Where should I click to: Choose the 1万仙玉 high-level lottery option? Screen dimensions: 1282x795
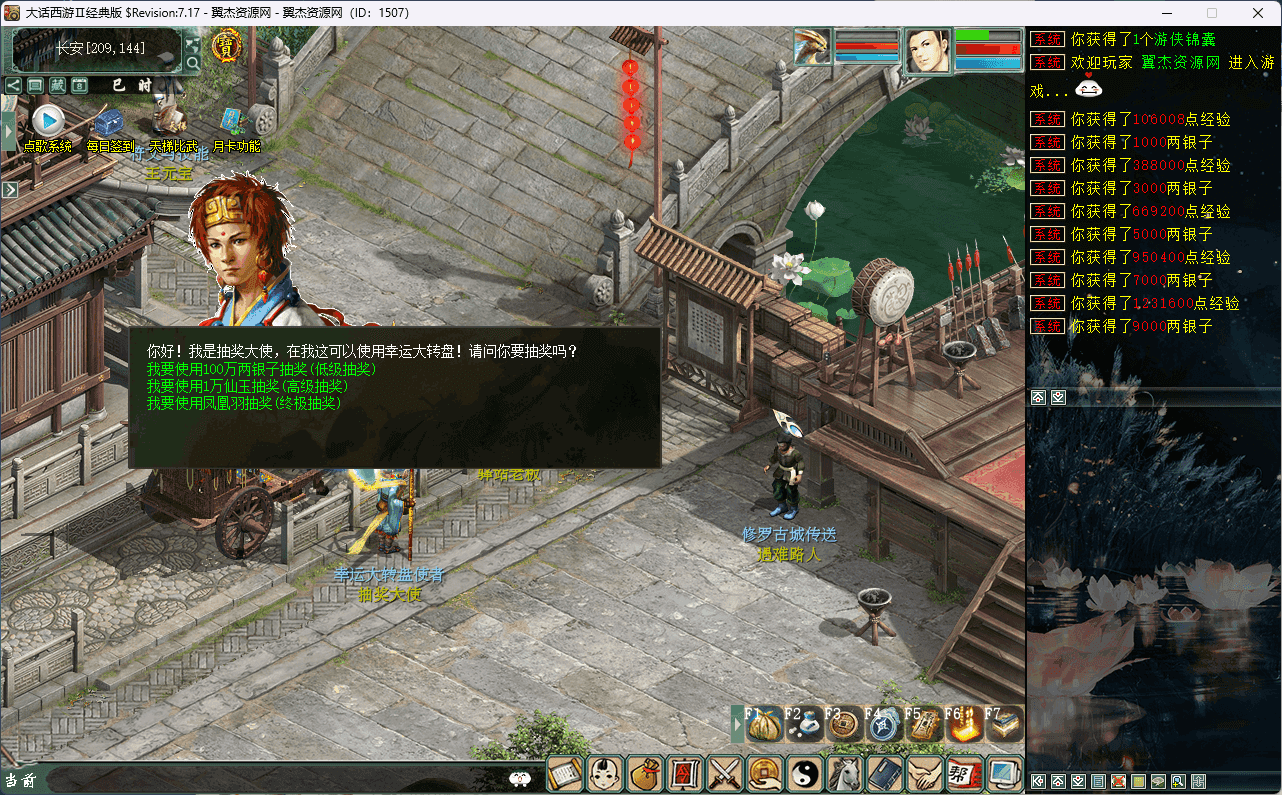coord(247,386)
